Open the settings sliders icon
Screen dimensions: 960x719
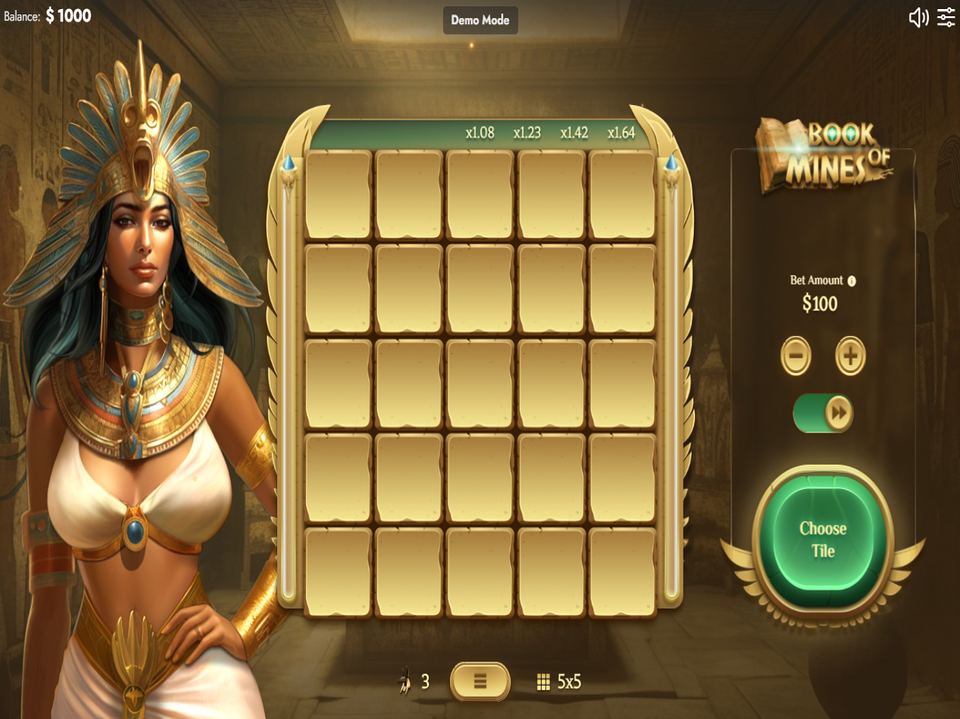click(945, 17)
